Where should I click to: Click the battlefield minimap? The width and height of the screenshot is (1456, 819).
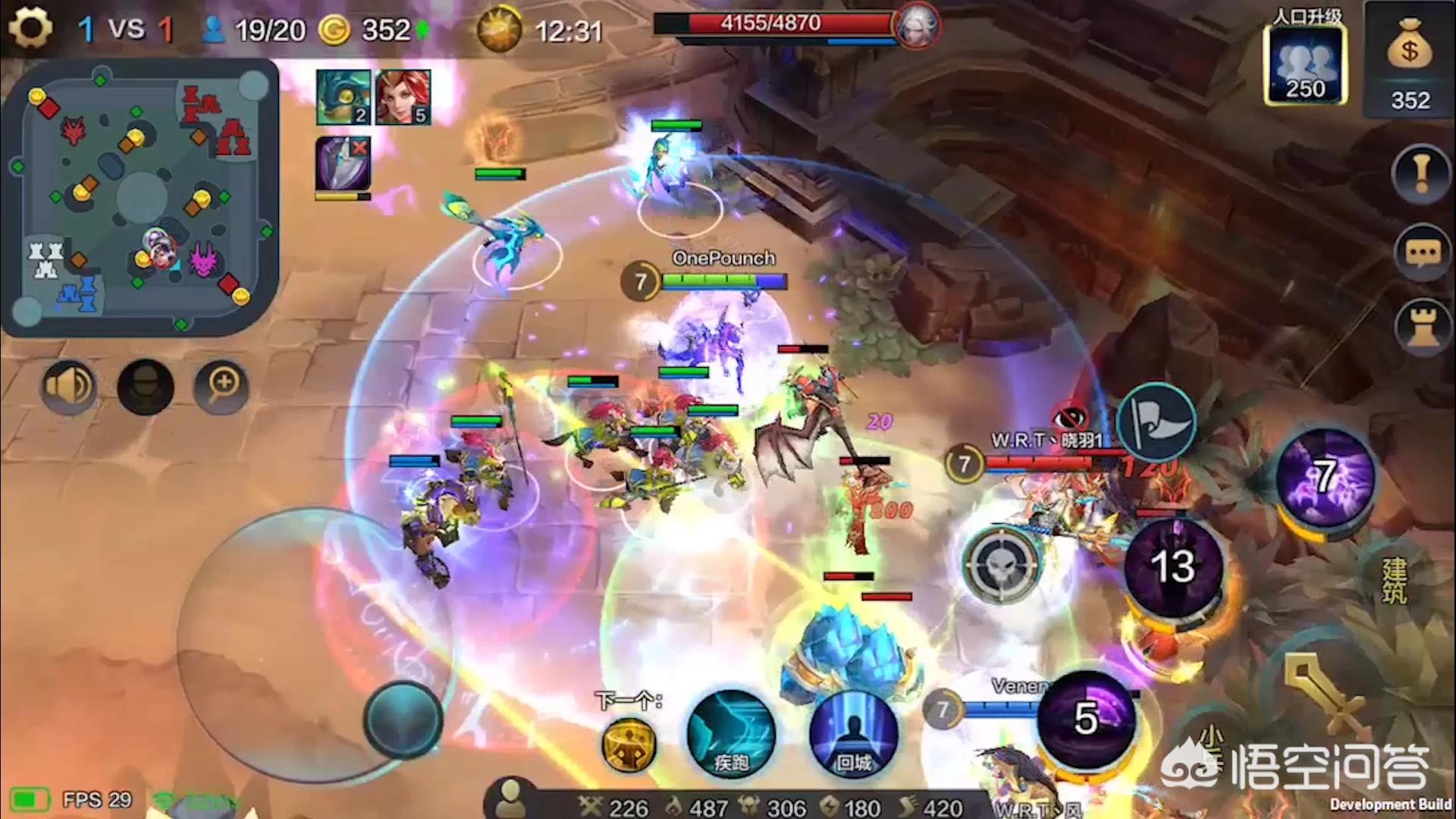(140, 199)
